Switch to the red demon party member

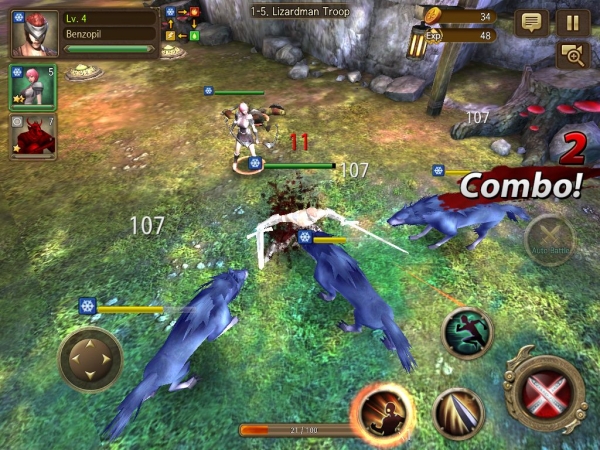pyautogui.click(x=32, y=137)
